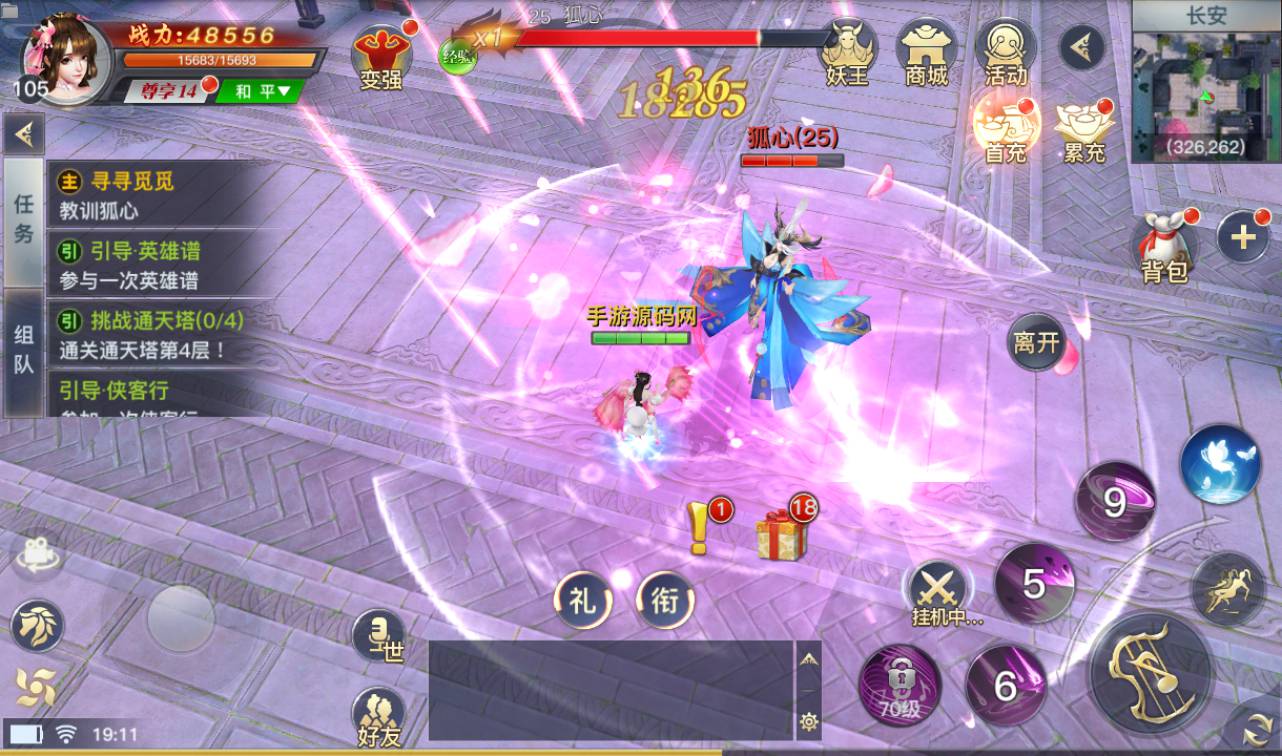Click the yellow exclamation mark alert
This screenshot has width=1282, height=756.
point(699,530)
